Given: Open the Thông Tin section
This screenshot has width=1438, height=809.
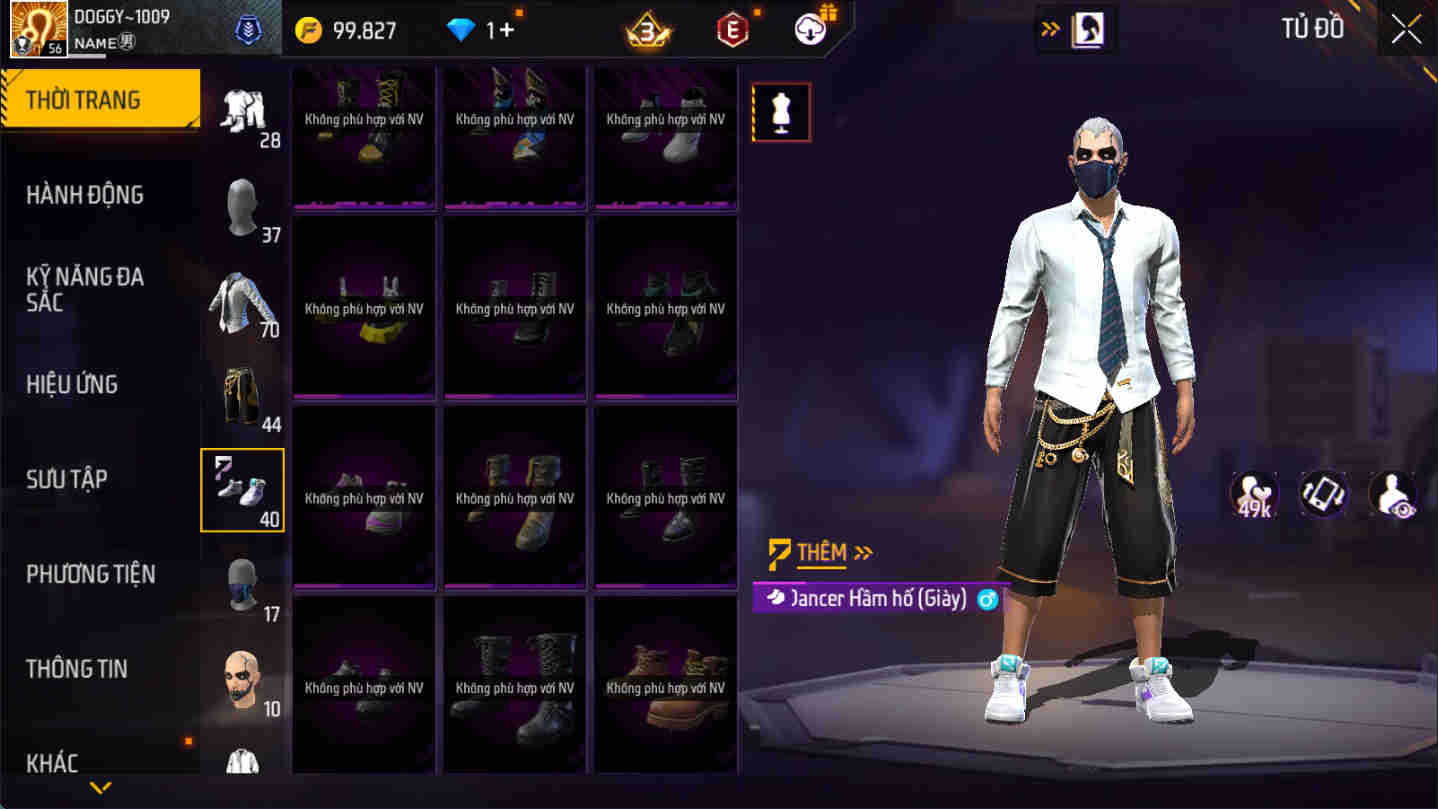Looking at the screenshot, I should tap(78, 669).
